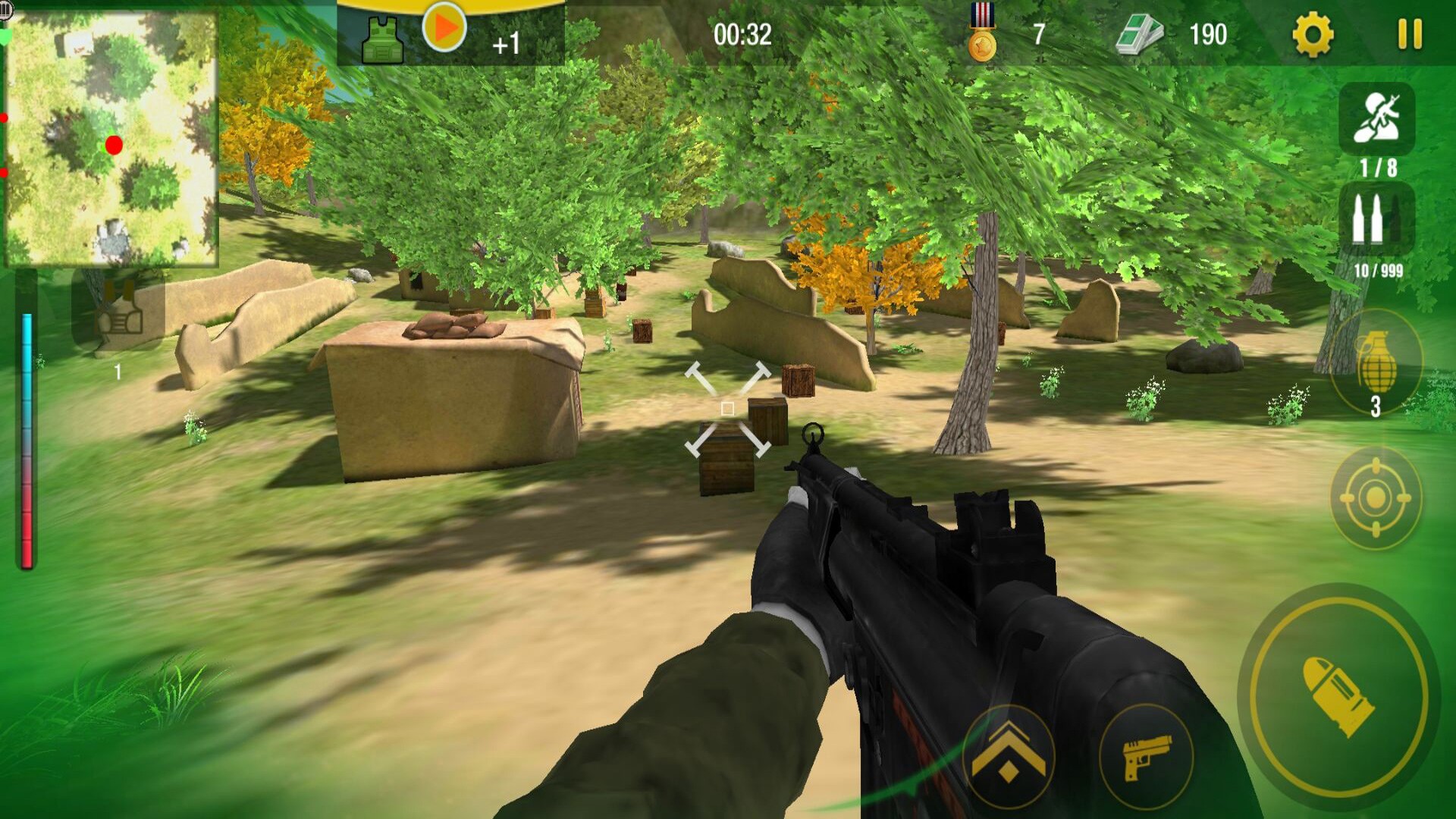The image size is (1456, 819).
Task: Fire weapon with the bullet button
Action: [x=1338, y=696]
